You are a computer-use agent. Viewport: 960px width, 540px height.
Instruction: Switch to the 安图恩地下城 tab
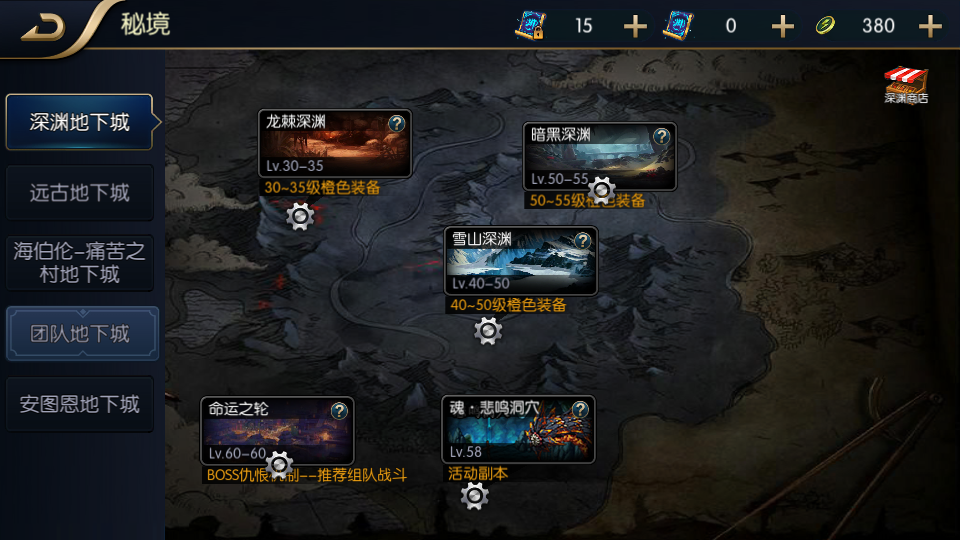point(79,404)
